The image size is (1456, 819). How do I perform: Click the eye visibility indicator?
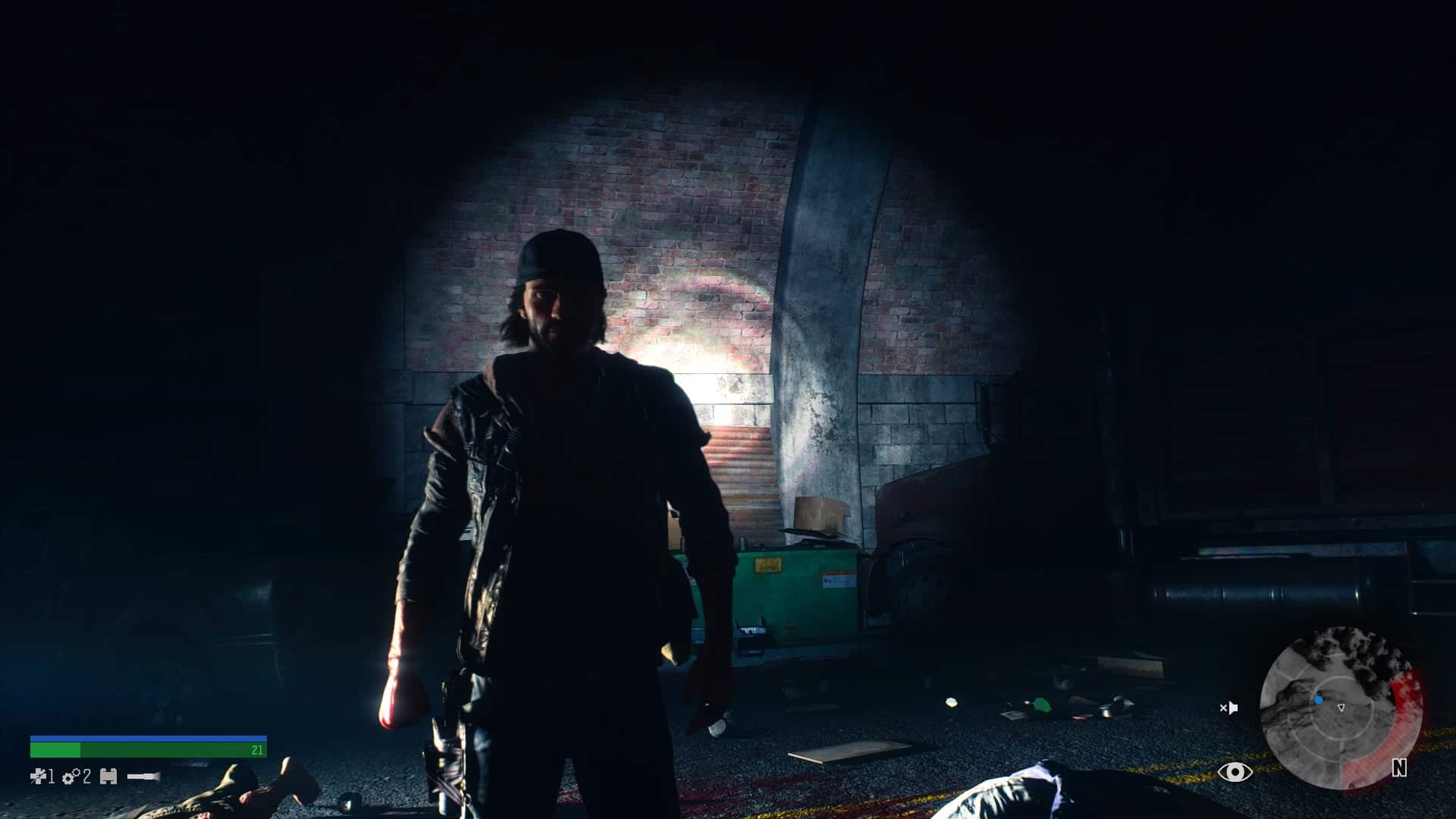1235,772
